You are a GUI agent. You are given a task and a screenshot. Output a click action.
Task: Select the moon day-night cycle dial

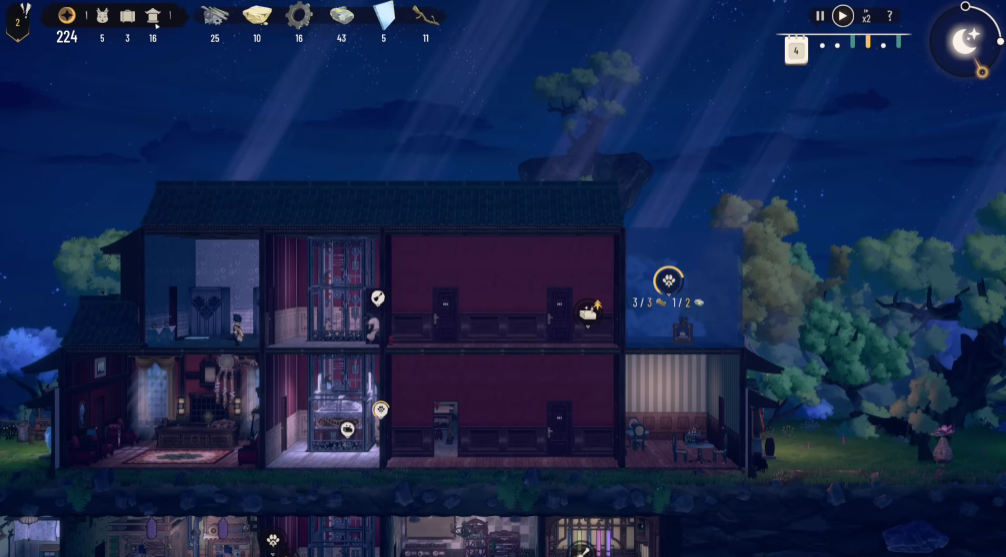(x=964, y=42)
